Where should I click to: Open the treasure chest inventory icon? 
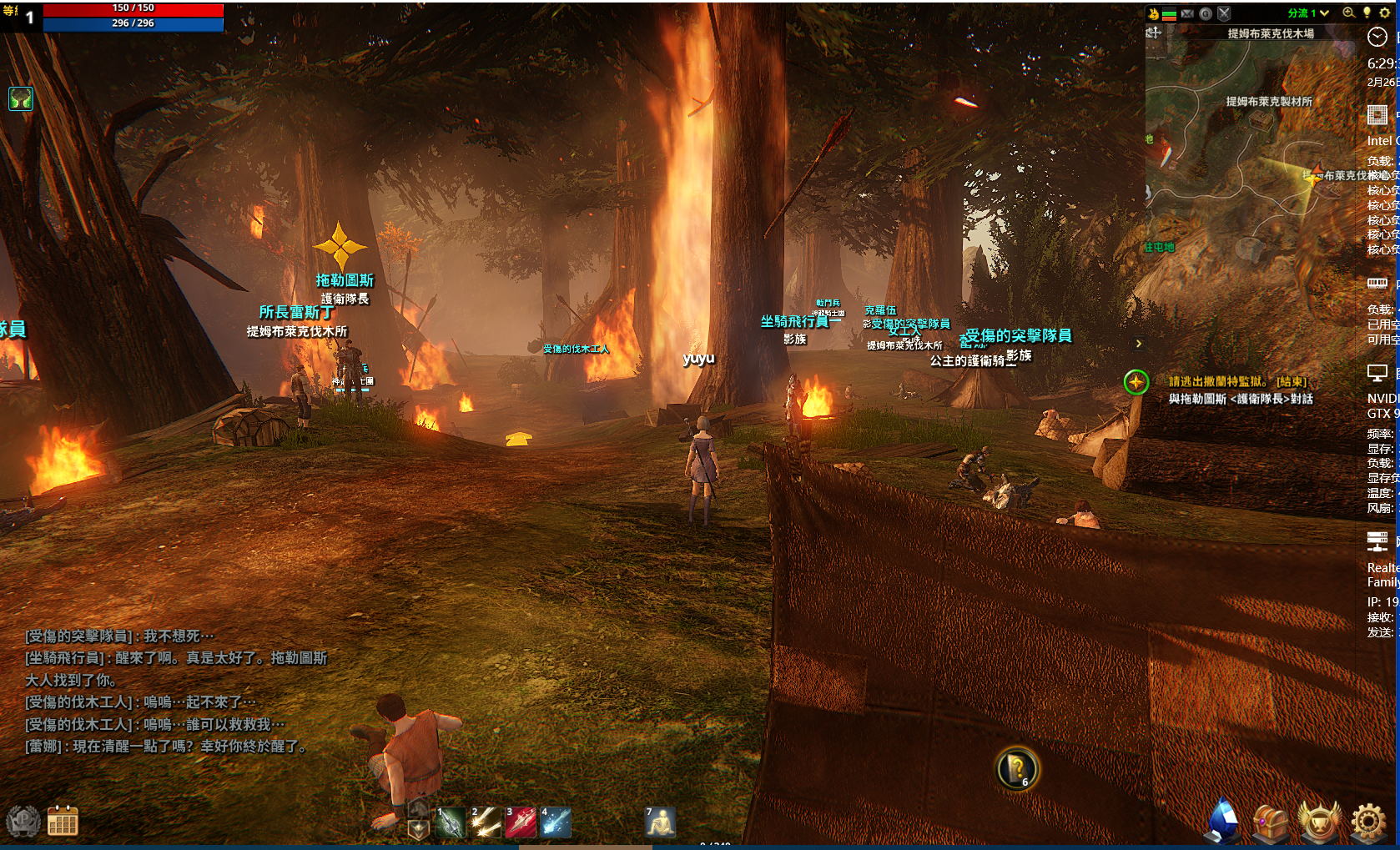pos(1271,822)
